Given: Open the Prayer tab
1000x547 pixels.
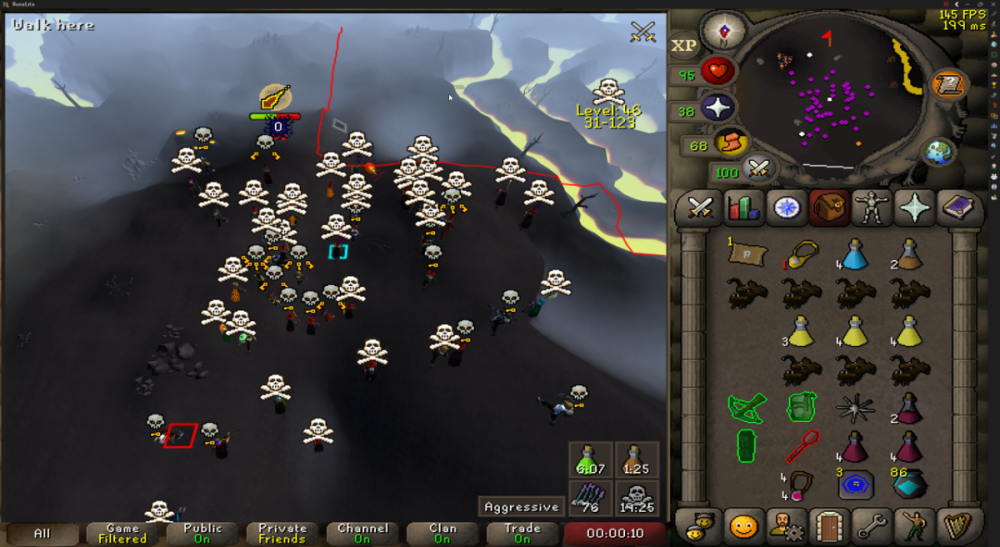Looking at the screenshot, I should [x=914, y=208].
